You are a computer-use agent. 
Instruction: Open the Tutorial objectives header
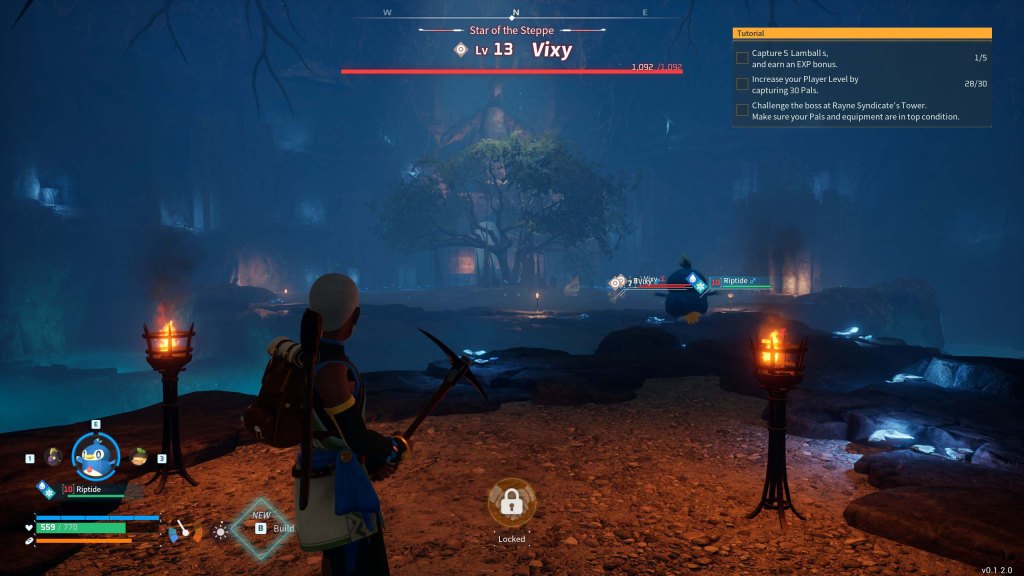(862, 33)
